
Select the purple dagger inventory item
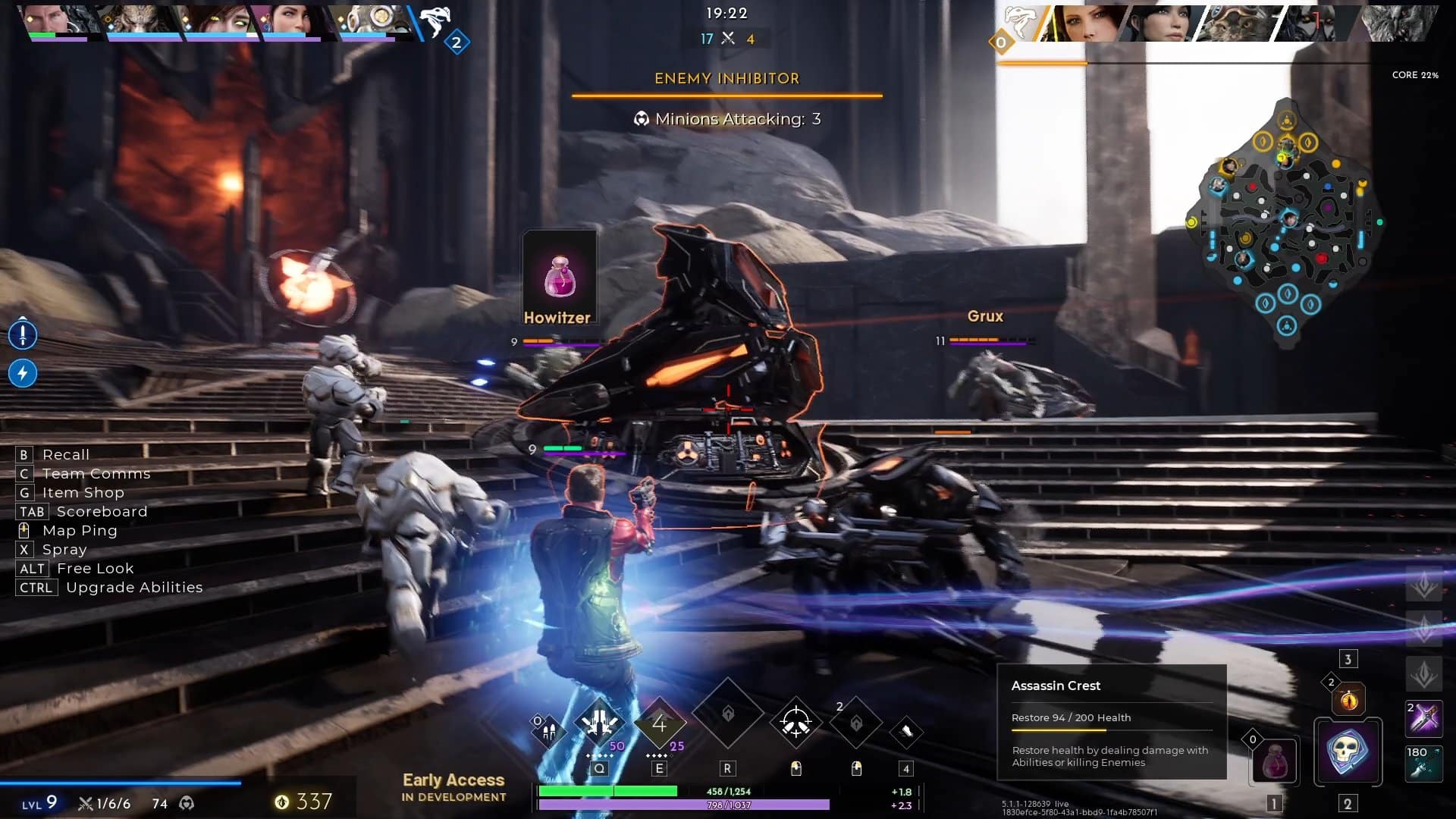coord(1423,719)
